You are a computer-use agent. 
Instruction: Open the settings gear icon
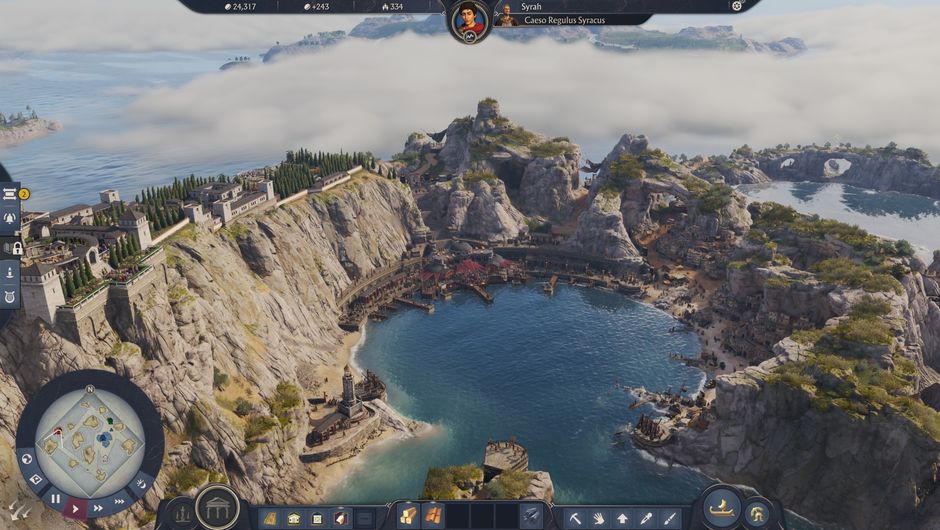tap(737, 6)
